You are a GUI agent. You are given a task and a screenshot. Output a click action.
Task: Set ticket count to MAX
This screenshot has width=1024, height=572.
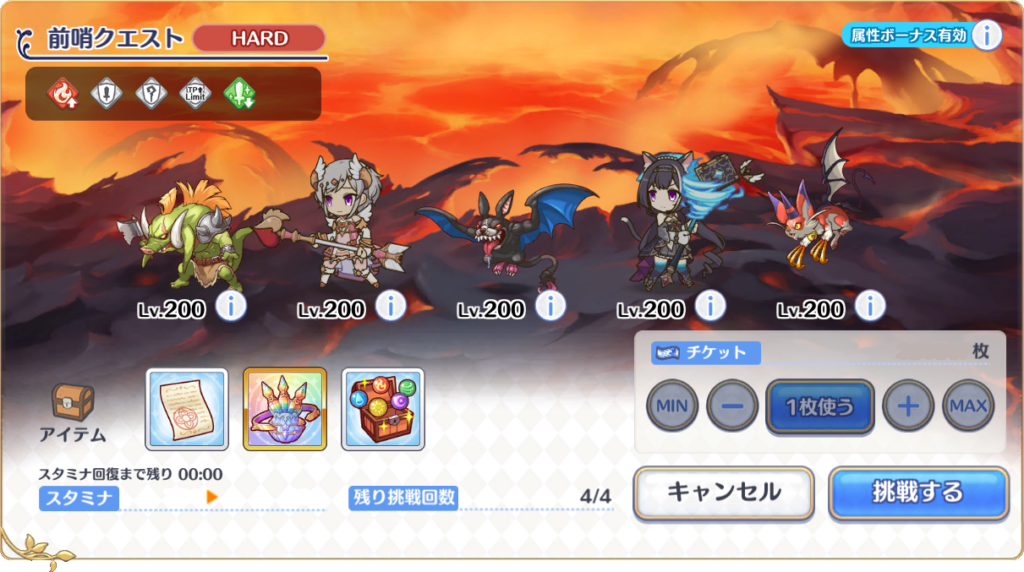click(x=968, y=406)
